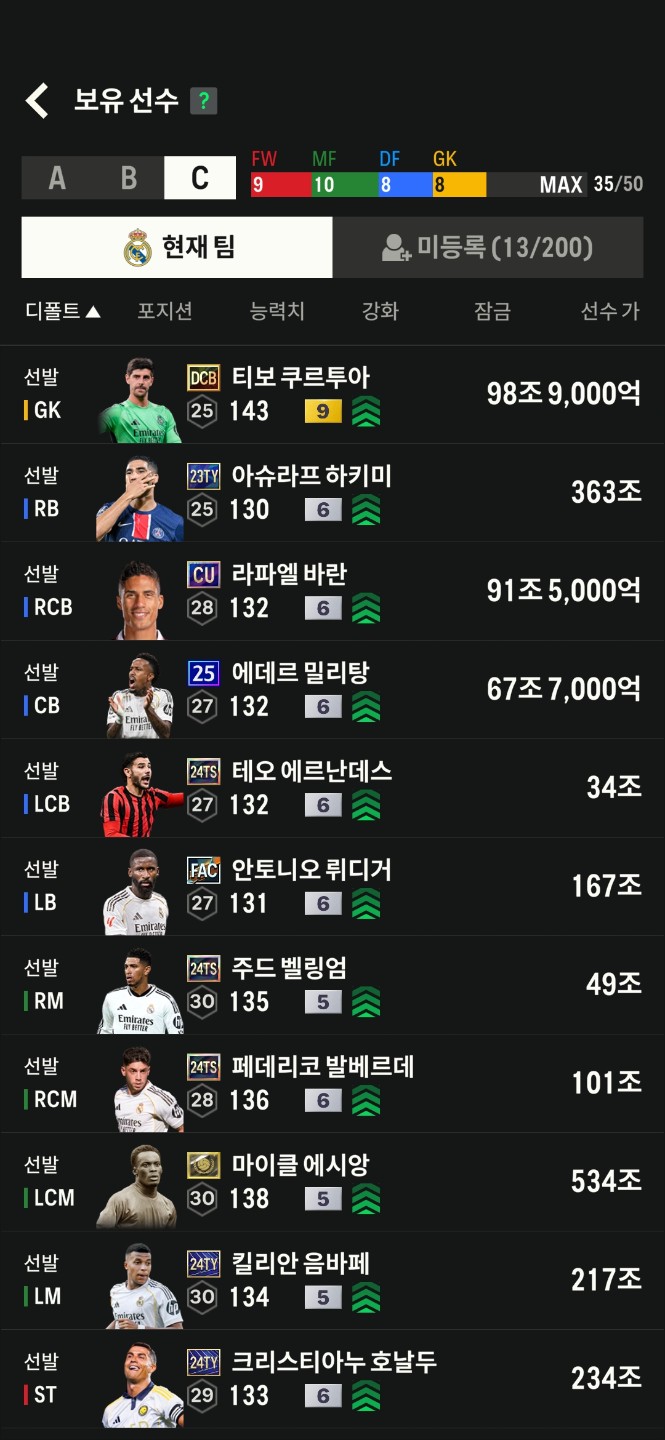Select goalkeeper 티보 쿠르투아 row
Viewport: 665px width, 1440px height.
point(332,394)
